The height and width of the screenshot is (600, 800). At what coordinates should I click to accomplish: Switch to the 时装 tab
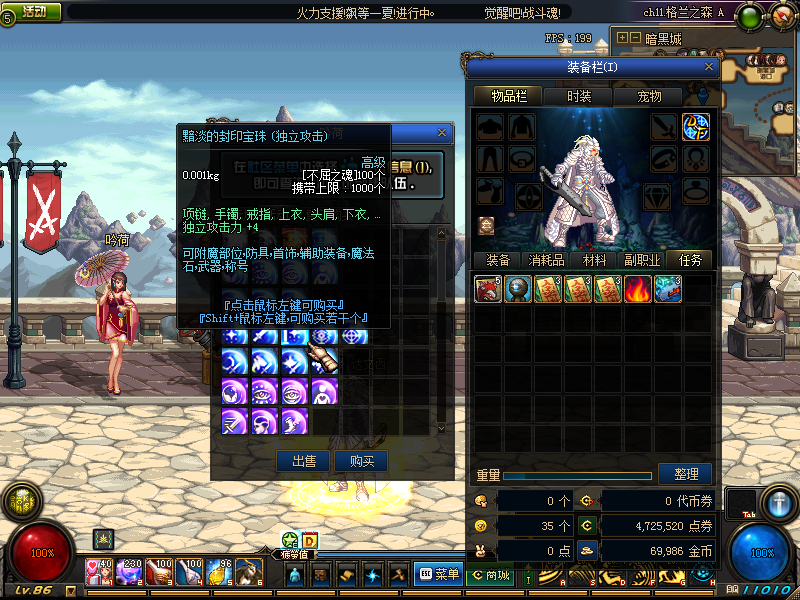pos(578,96)
